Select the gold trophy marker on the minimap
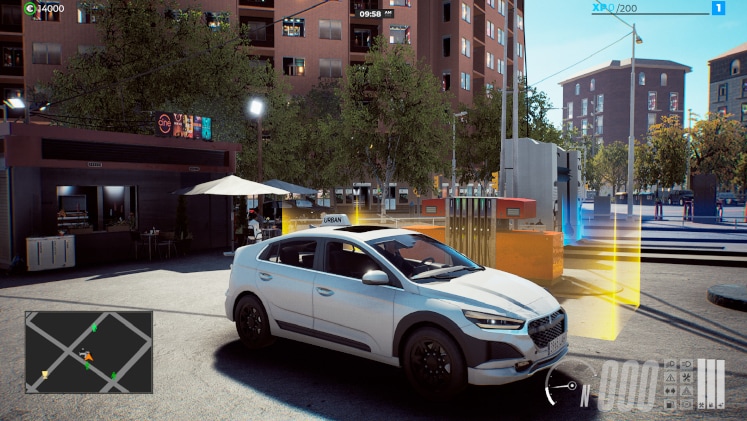 coord(45,374)
